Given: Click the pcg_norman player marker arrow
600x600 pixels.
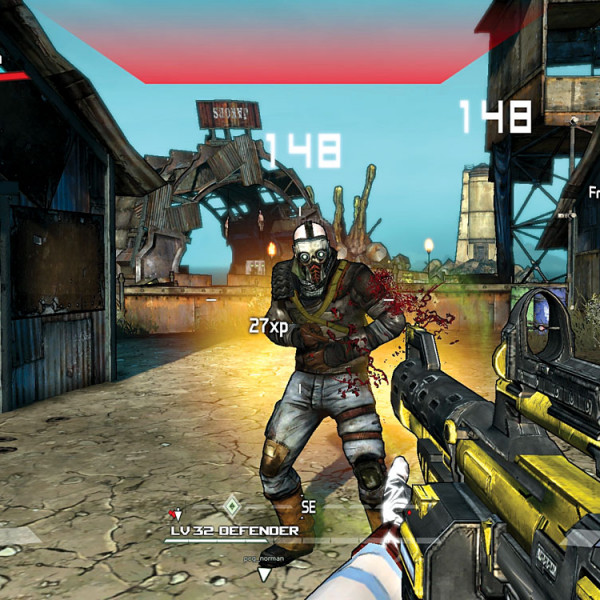Looking at the screenshot, I should click(264, 574).
